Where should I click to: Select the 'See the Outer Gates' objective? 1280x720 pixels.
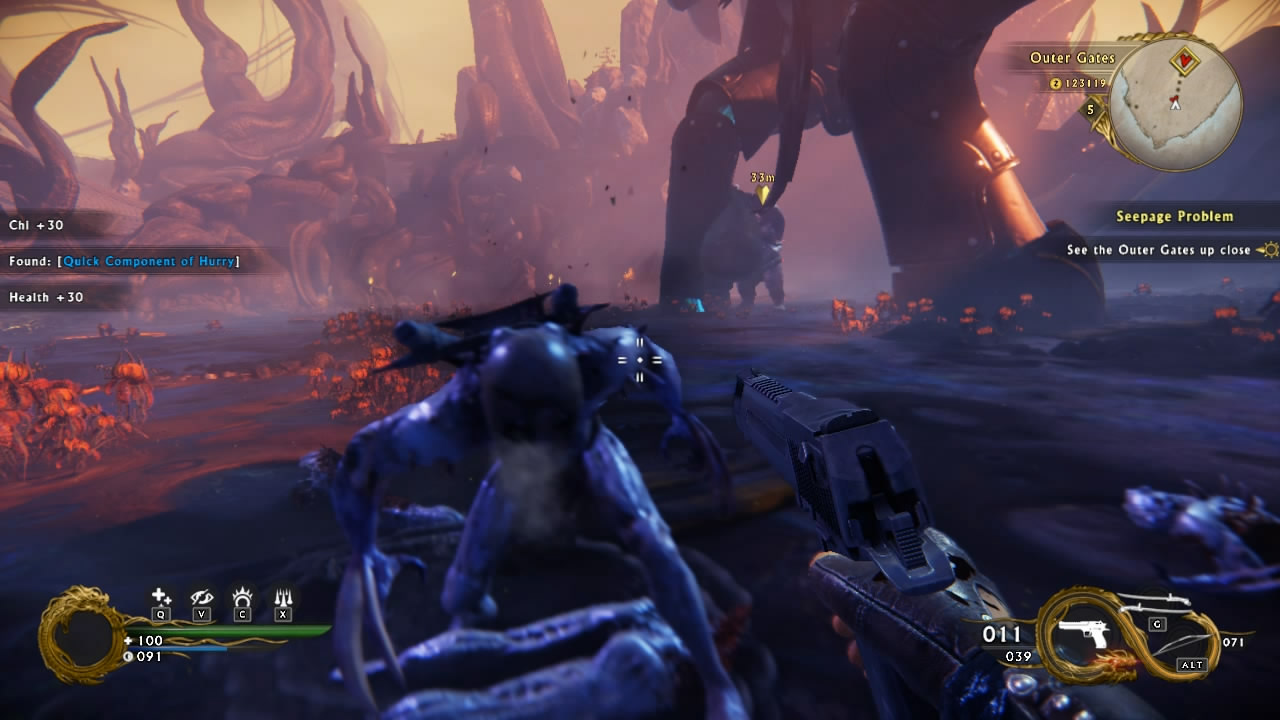click(1158, 250)
